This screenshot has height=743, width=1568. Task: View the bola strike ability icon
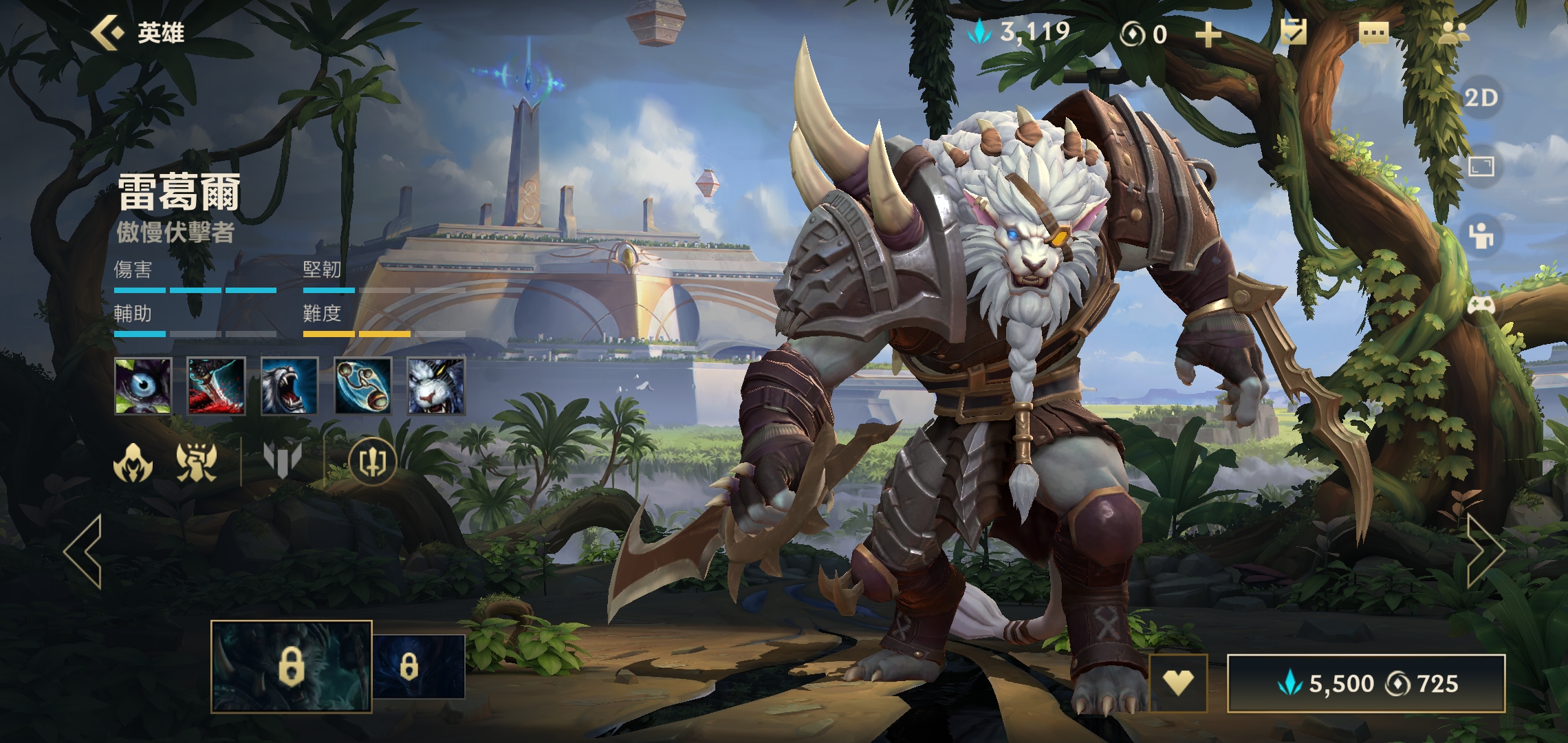363,386
